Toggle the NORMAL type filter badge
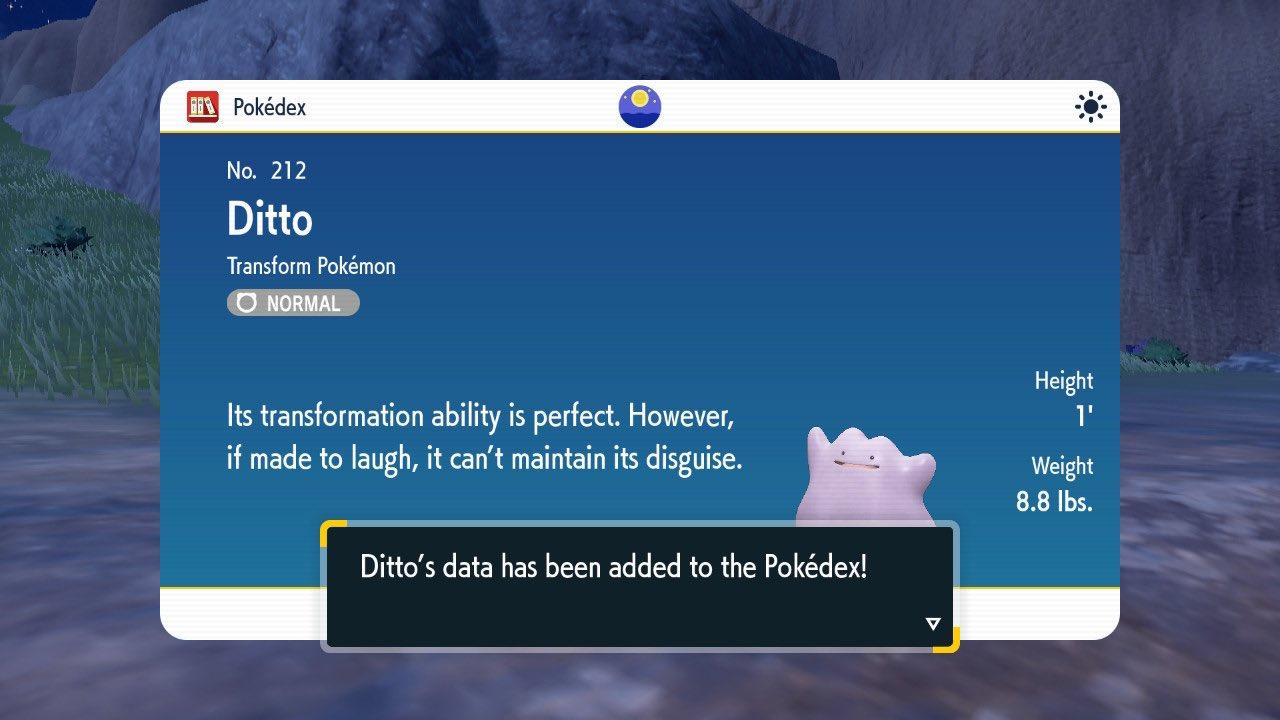This screenshot has width=1280, height=720. pos(292,303)
